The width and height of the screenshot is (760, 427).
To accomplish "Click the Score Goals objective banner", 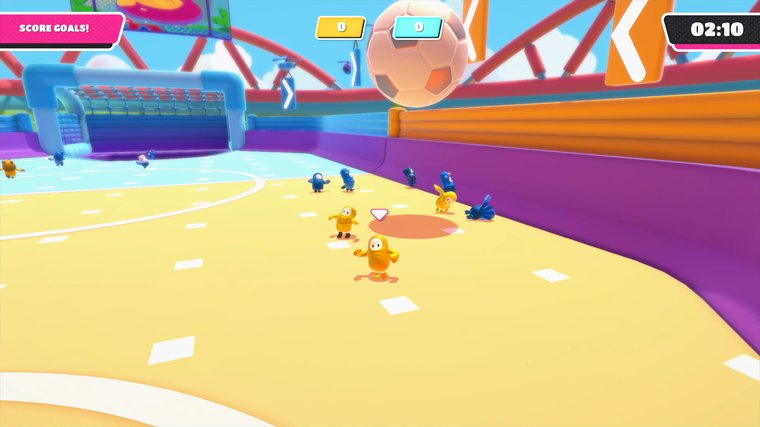I will click(x=58, y=27).
